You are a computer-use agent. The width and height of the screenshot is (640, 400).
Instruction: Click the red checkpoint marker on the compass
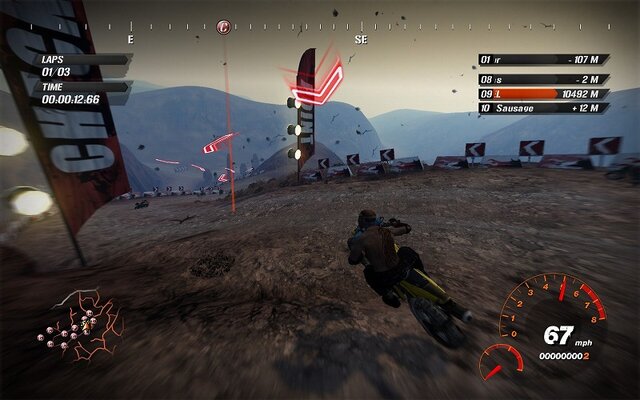pos(223,27)
